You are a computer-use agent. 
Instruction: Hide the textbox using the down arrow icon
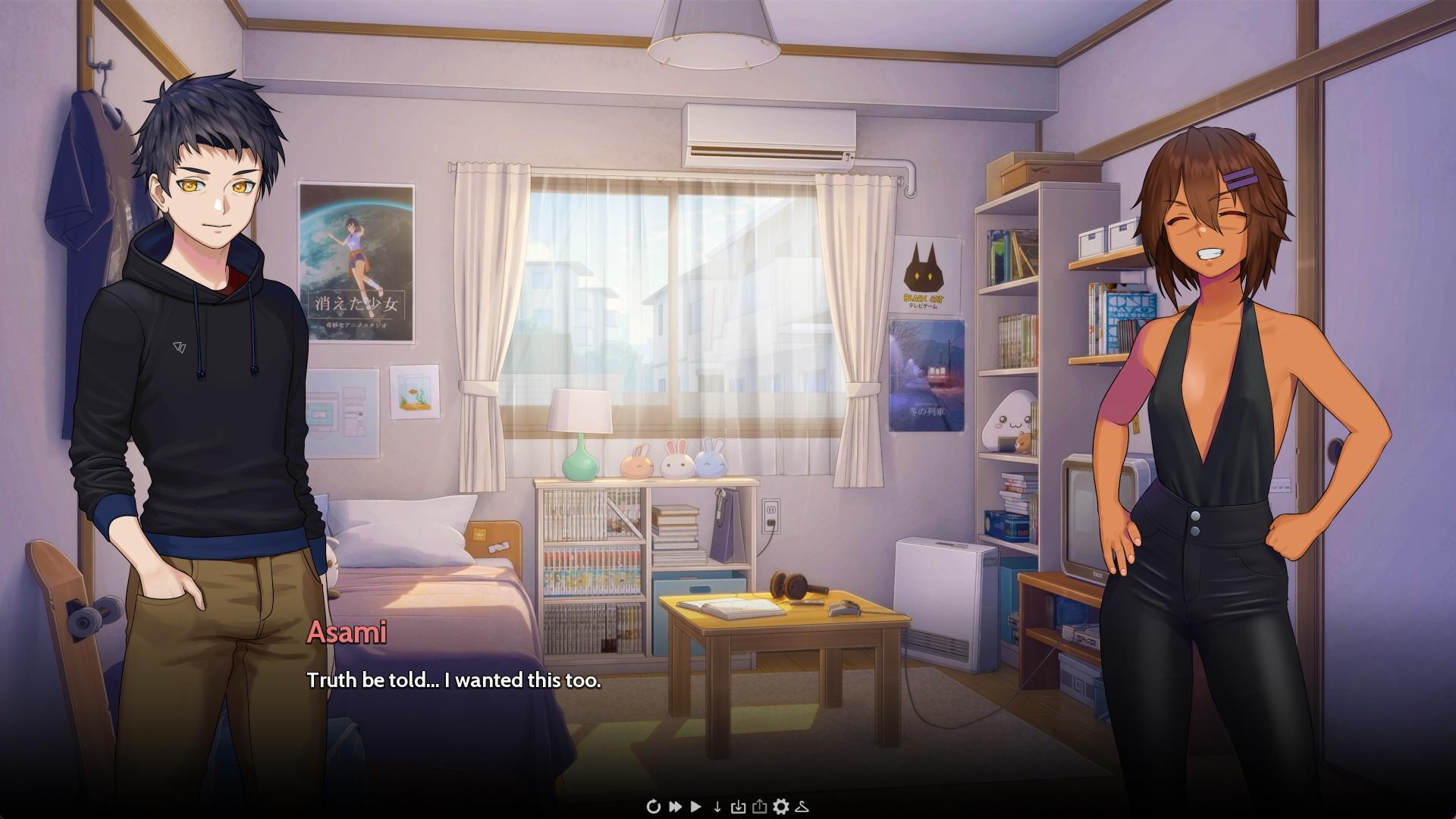(x=717, y=806)
